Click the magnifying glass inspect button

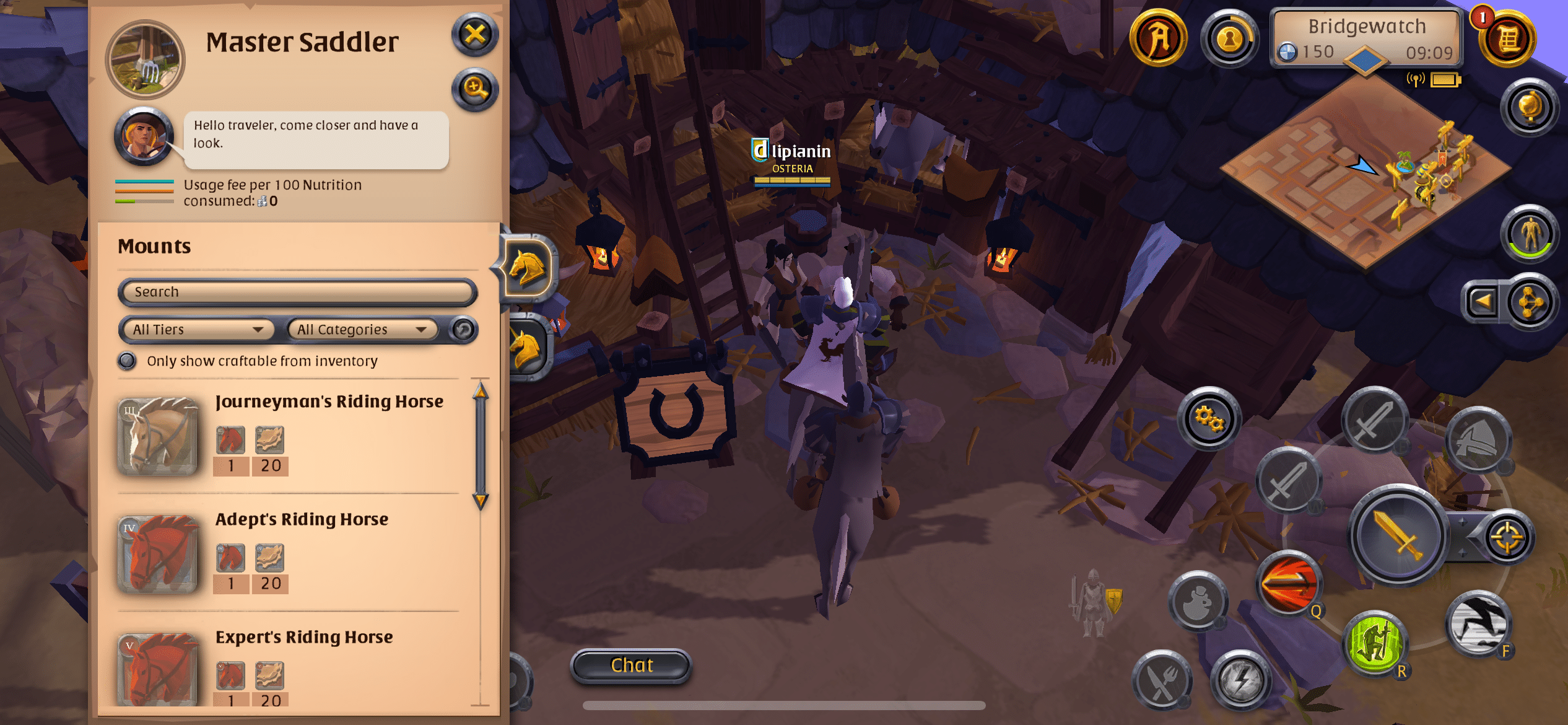(475, 90)
